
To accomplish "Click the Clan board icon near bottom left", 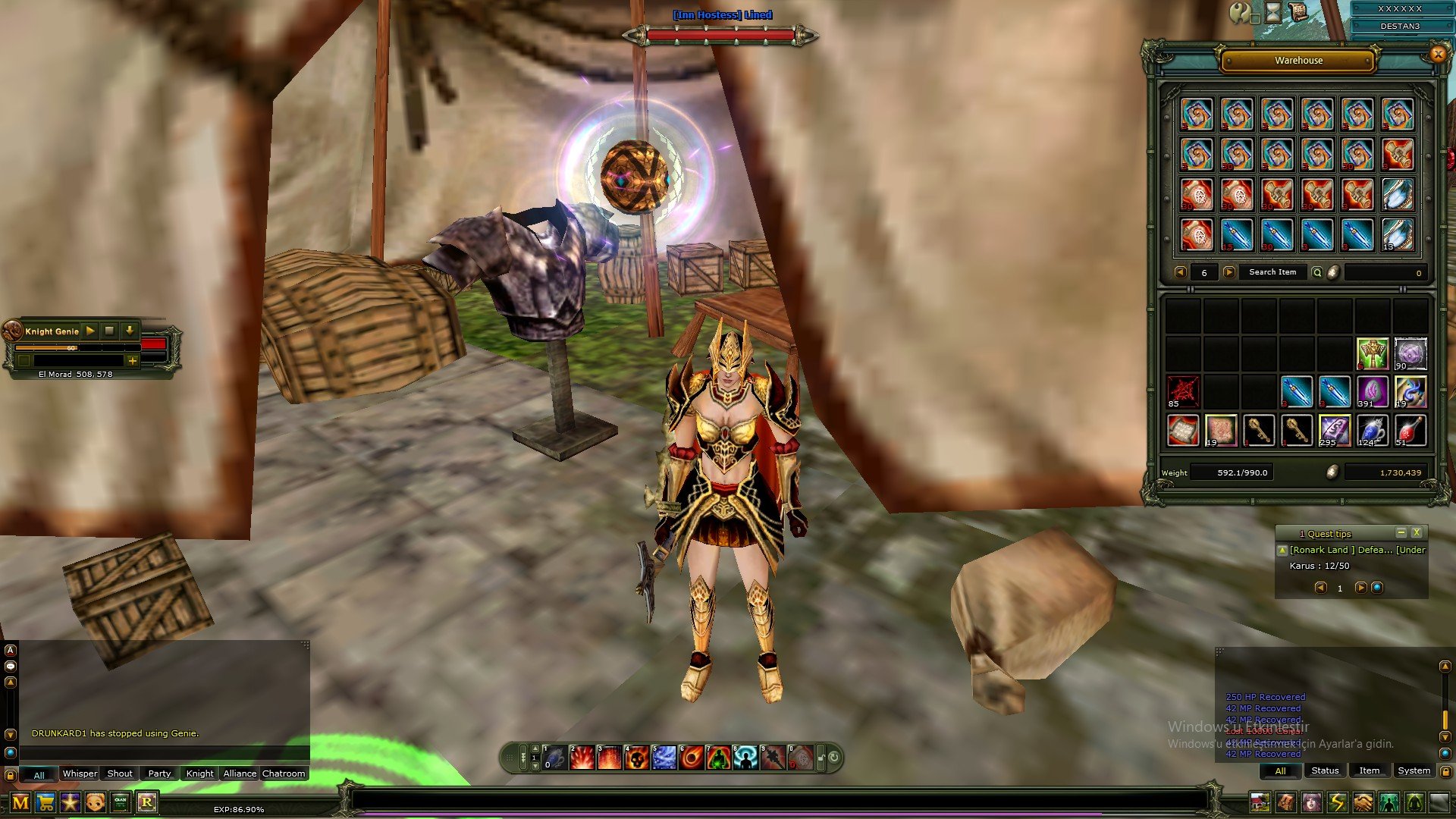I will [121, 802].
